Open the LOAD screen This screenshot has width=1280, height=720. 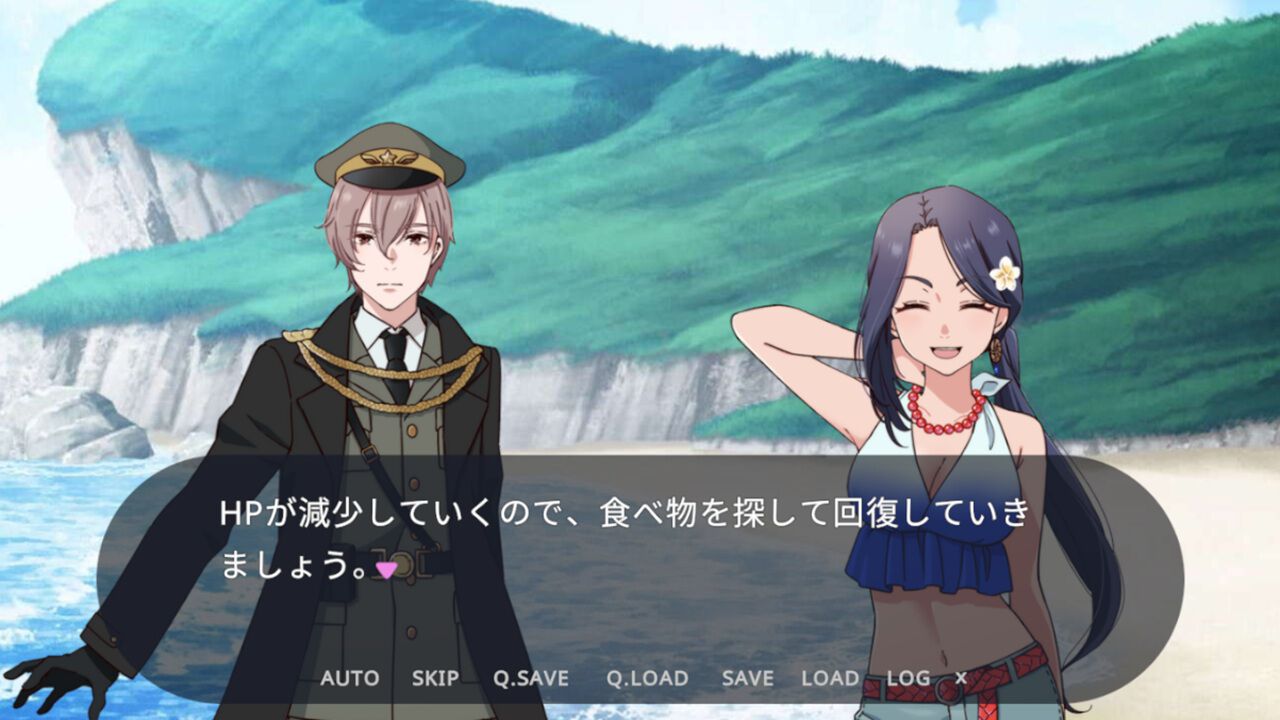point(830,679)
